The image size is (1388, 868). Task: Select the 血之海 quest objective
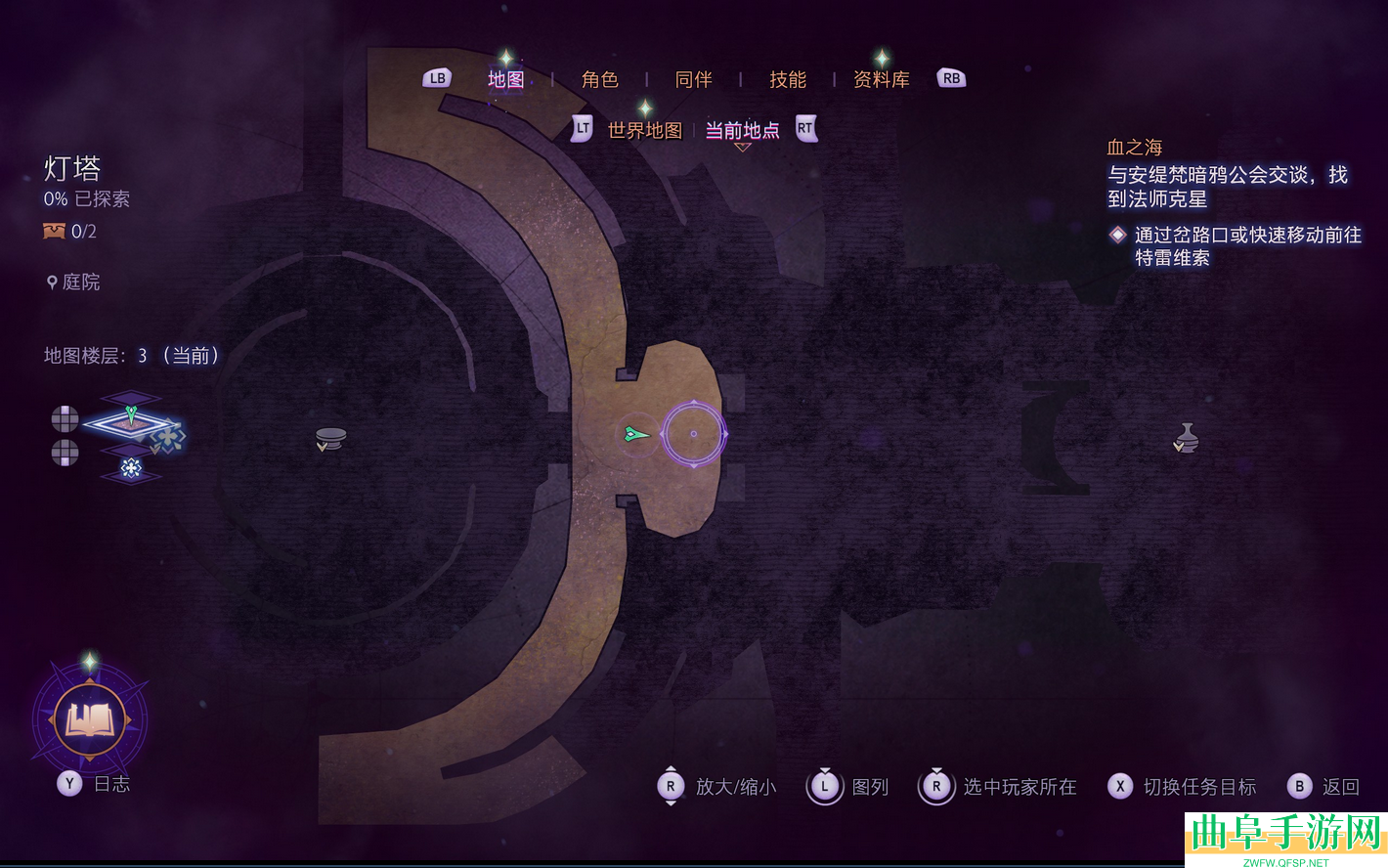click(1134, 148)
